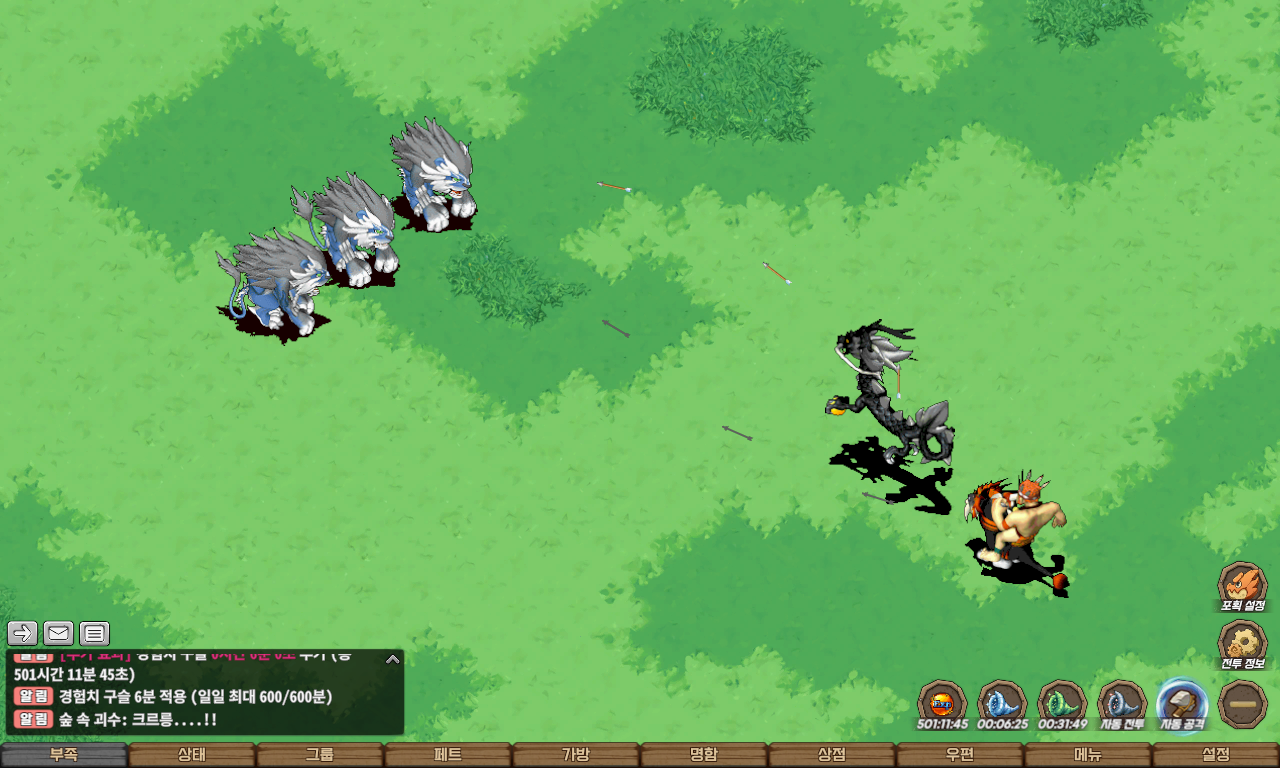
Task: Click the arrow button above chat
Action: pyautogui.click(x=23, y=633)
